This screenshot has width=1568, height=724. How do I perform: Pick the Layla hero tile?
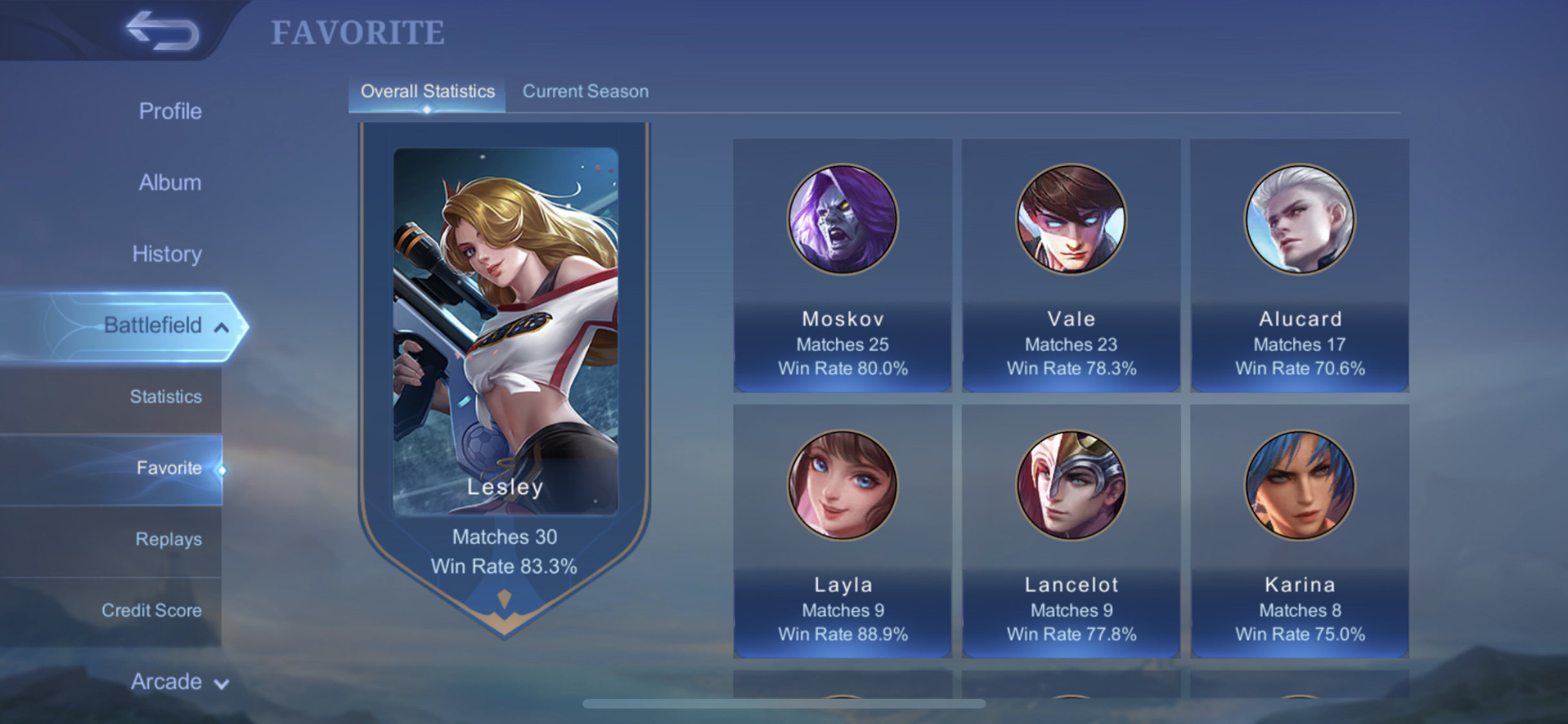(x=843, y=531)
